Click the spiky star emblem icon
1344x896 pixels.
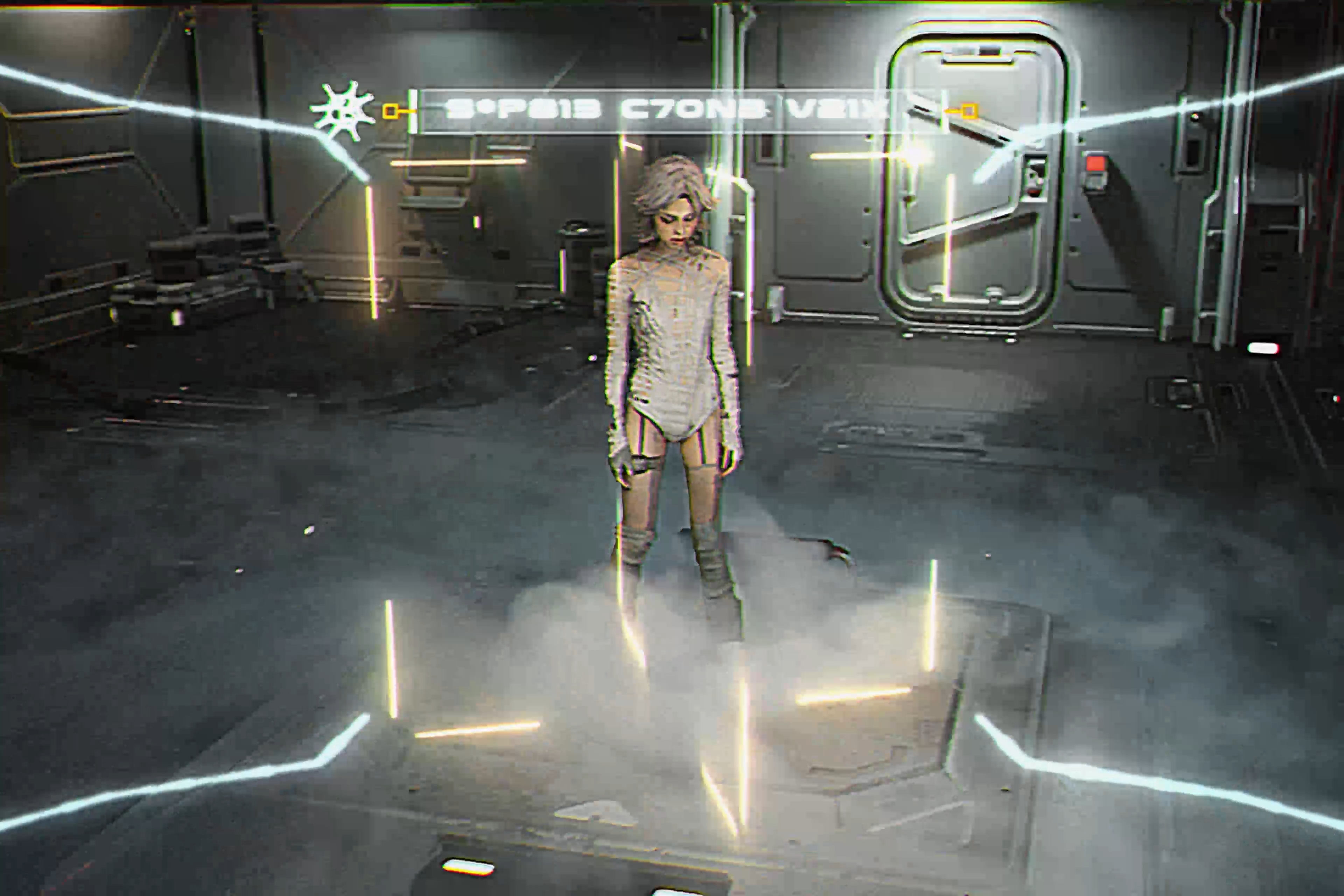pos(342,111)
